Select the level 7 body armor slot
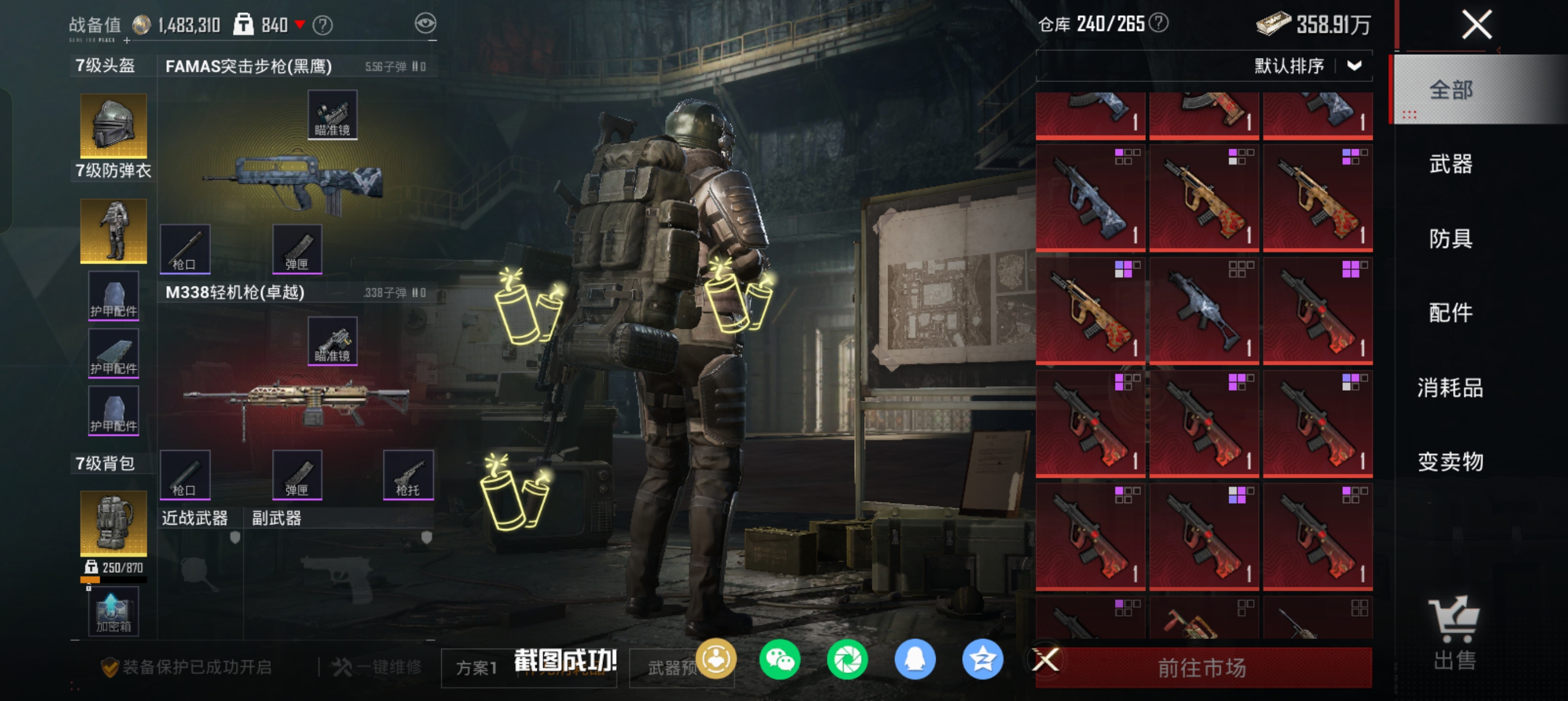 [x=113, y=231]
